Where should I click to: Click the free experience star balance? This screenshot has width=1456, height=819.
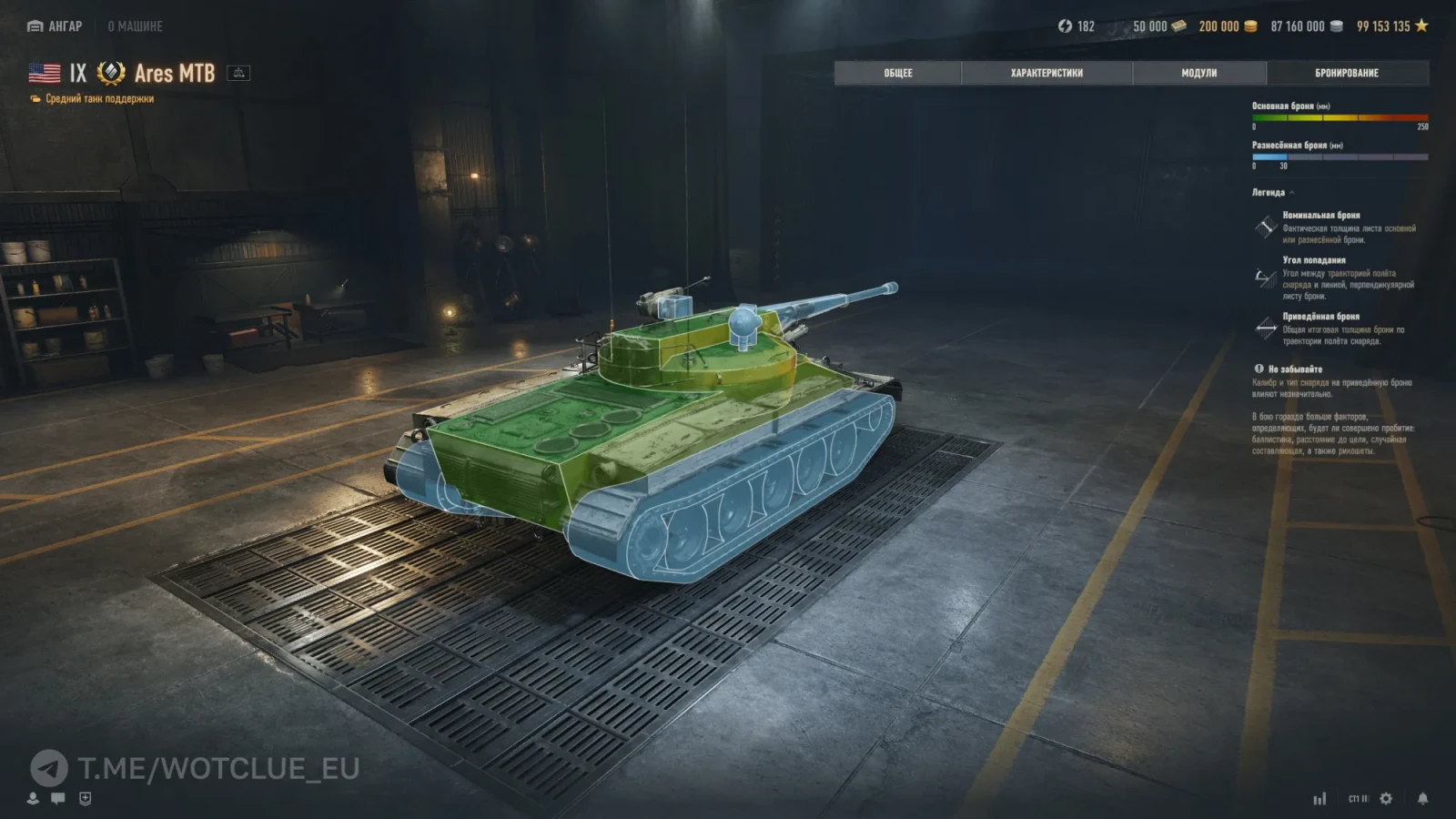(x=1392, y=26)
